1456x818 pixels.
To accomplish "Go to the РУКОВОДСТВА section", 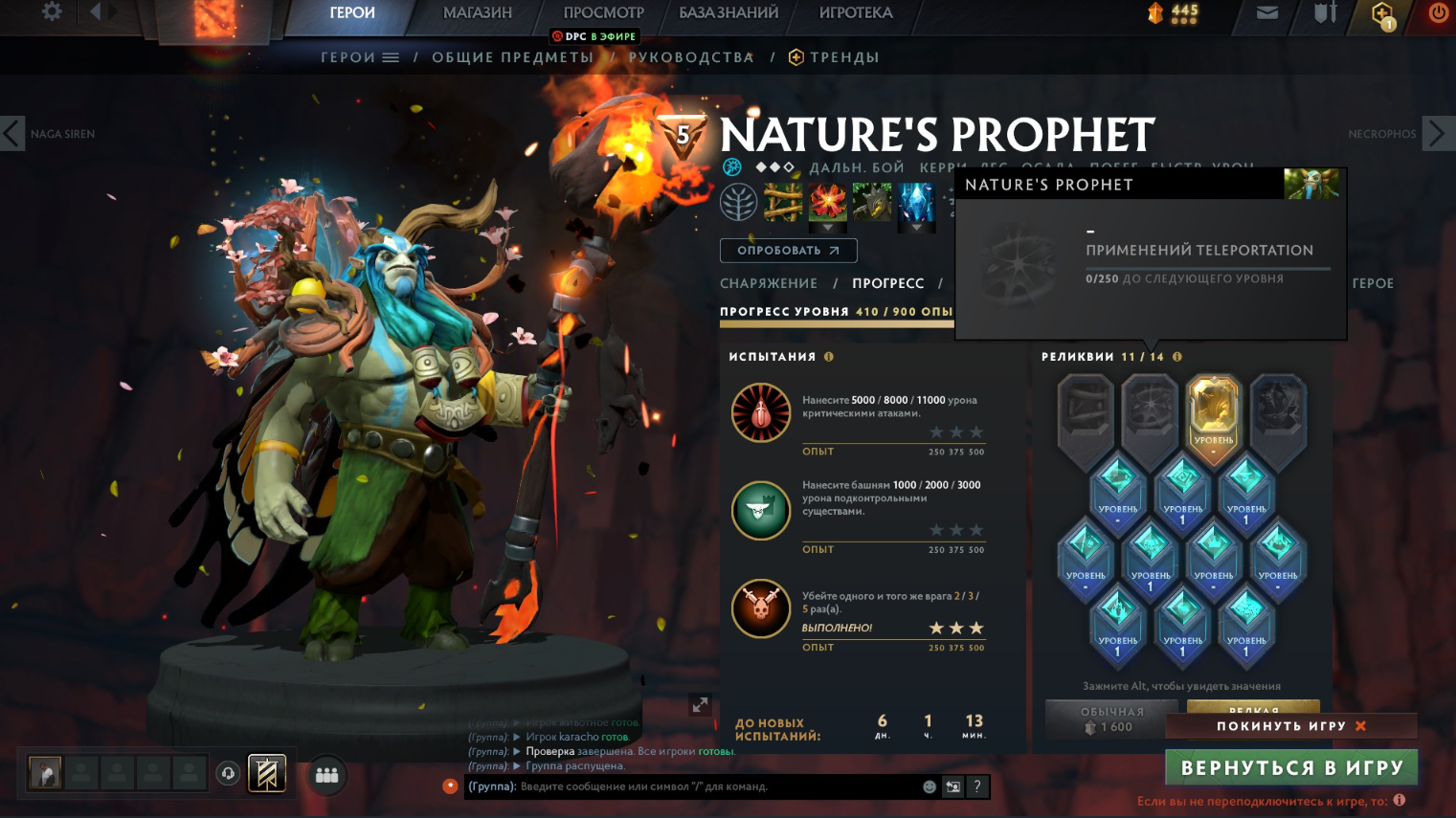I will pos(691,56).
